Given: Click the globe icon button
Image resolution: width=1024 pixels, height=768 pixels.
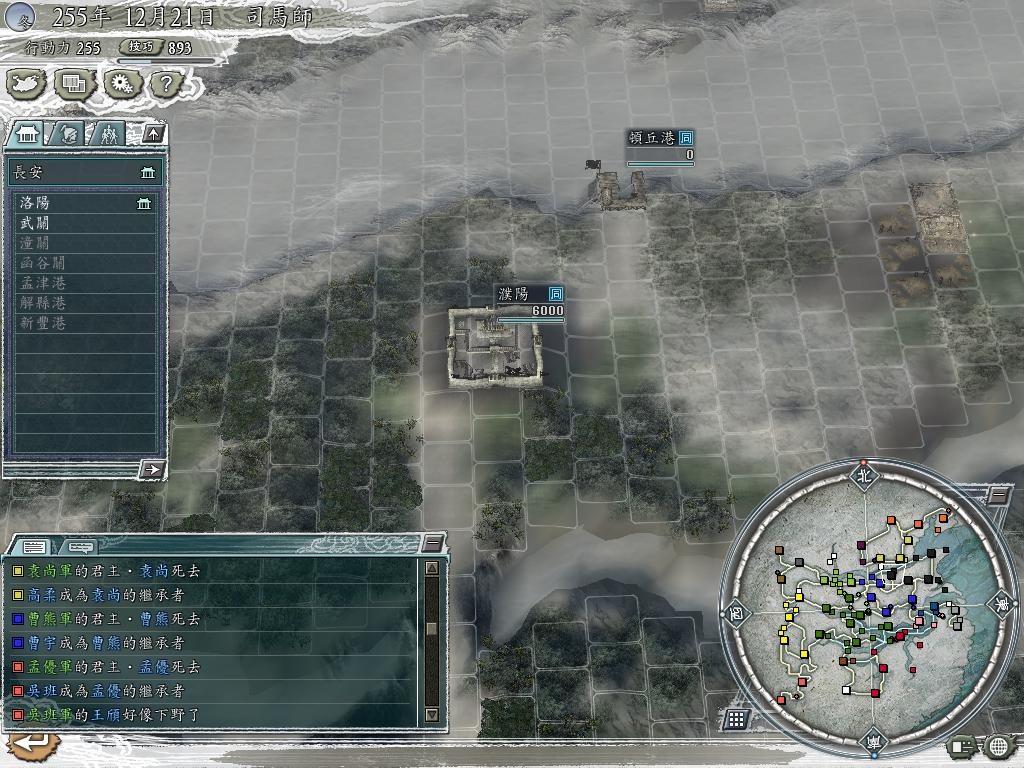Looking at the screenshot, I should [x=998, y=745].
